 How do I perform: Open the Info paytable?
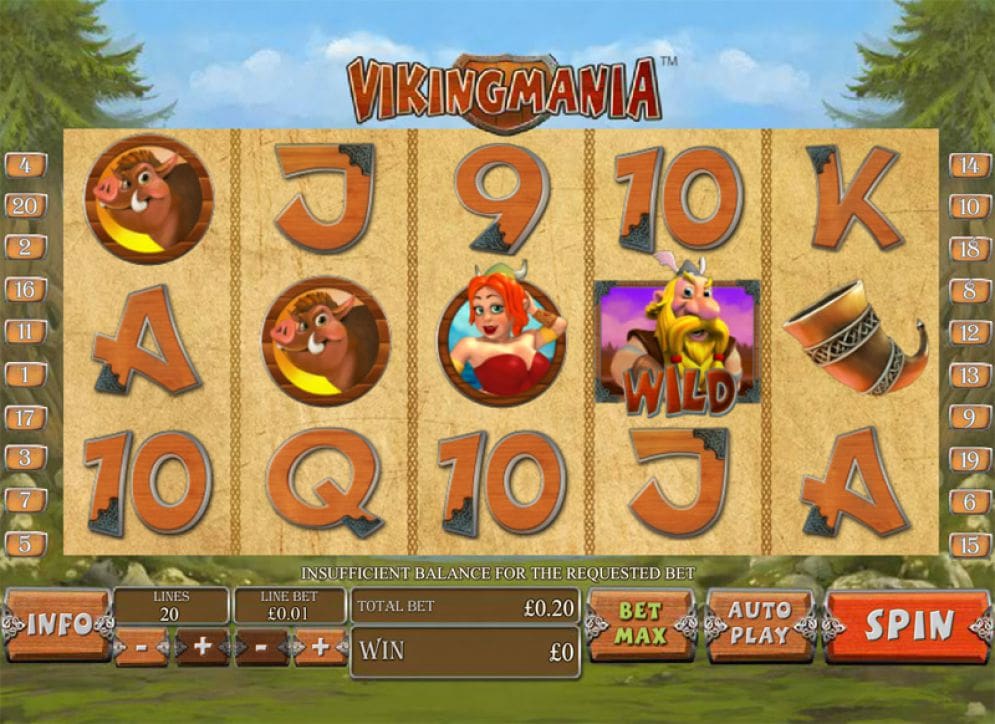[x=58, y=625]
